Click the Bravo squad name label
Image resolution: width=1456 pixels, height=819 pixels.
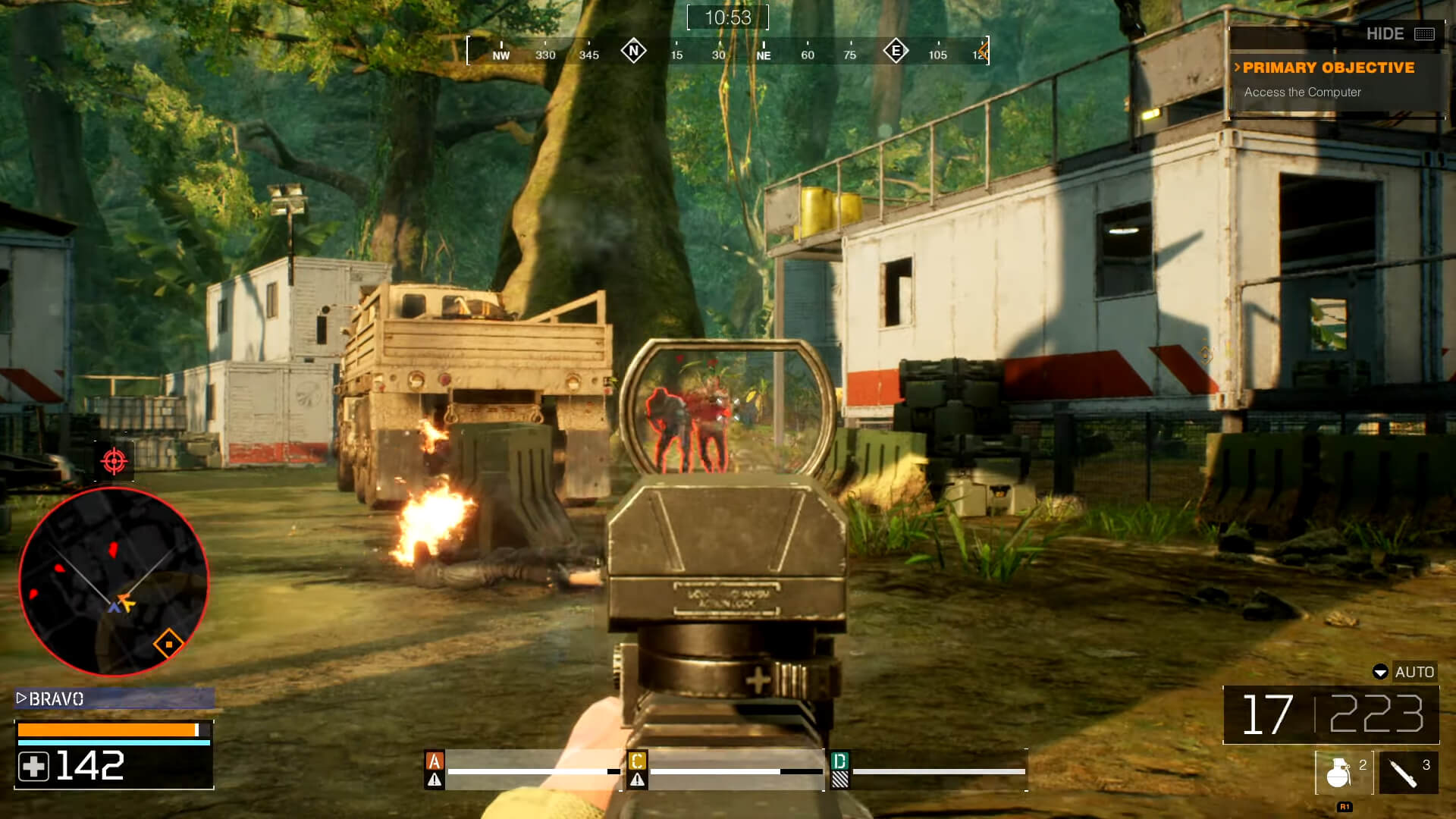pos(55,698)
